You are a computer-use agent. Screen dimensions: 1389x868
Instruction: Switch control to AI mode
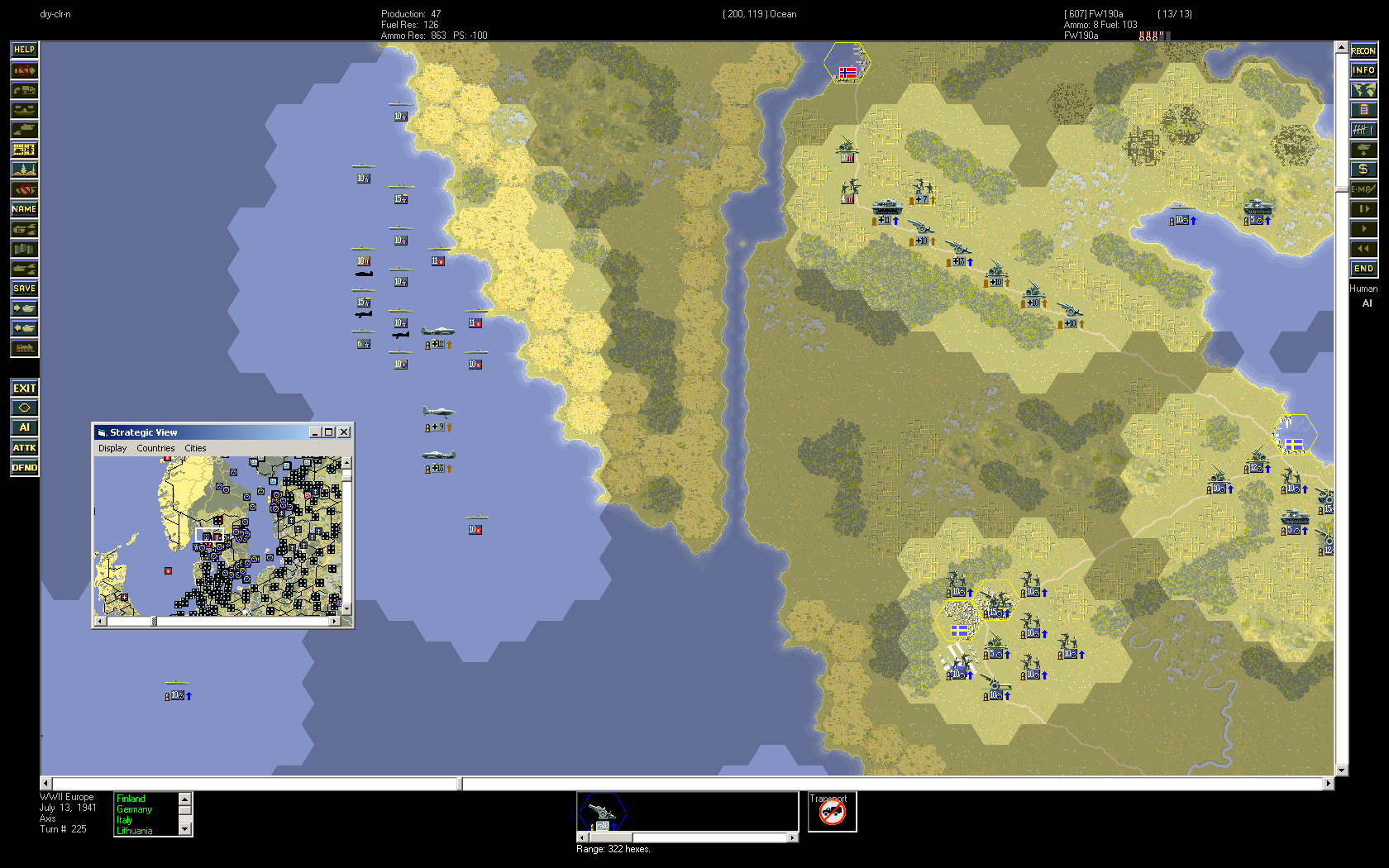tap(25, 427)
